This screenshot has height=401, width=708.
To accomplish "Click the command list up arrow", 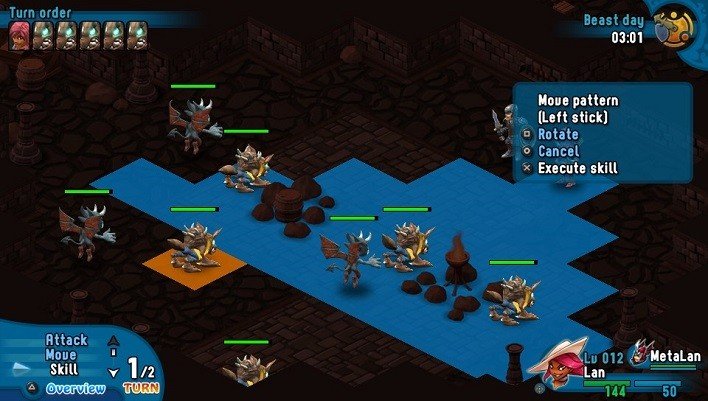I will pos(112,340).
